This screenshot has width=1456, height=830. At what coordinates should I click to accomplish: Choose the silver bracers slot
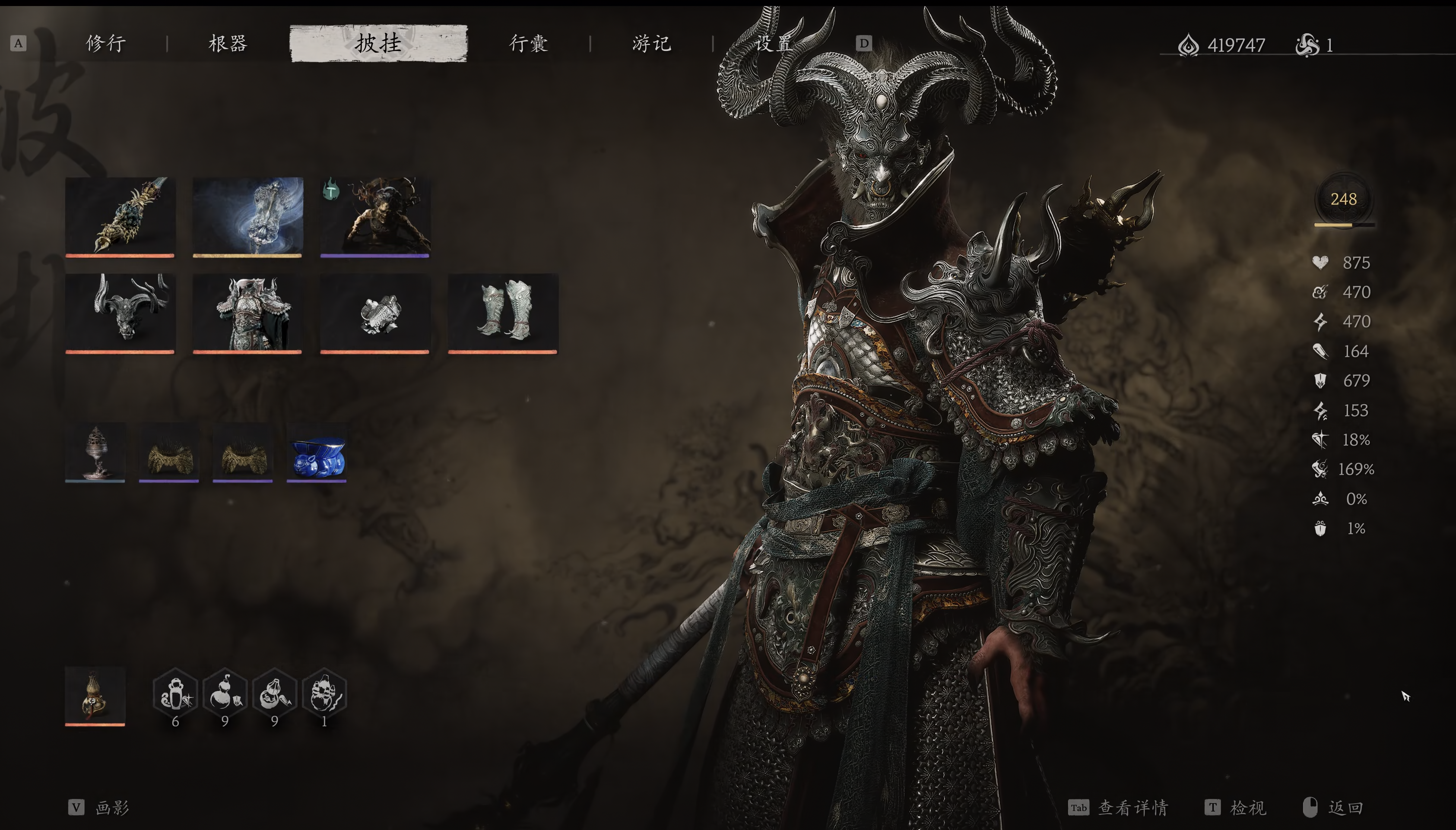pyautogui.click(x=375, y=312)
